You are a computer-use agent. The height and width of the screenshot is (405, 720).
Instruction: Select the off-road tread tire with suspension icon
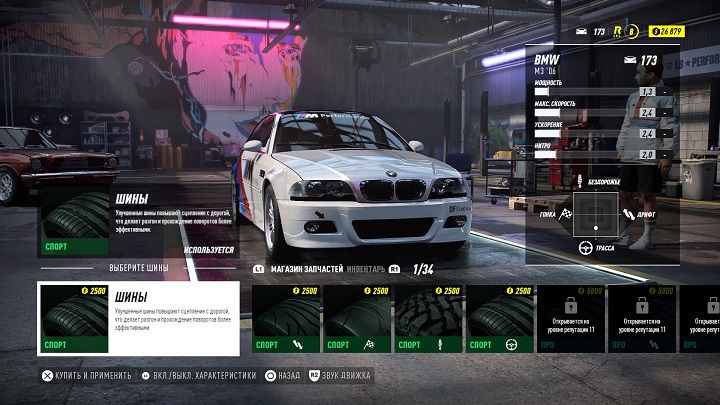tap(429, 318)
